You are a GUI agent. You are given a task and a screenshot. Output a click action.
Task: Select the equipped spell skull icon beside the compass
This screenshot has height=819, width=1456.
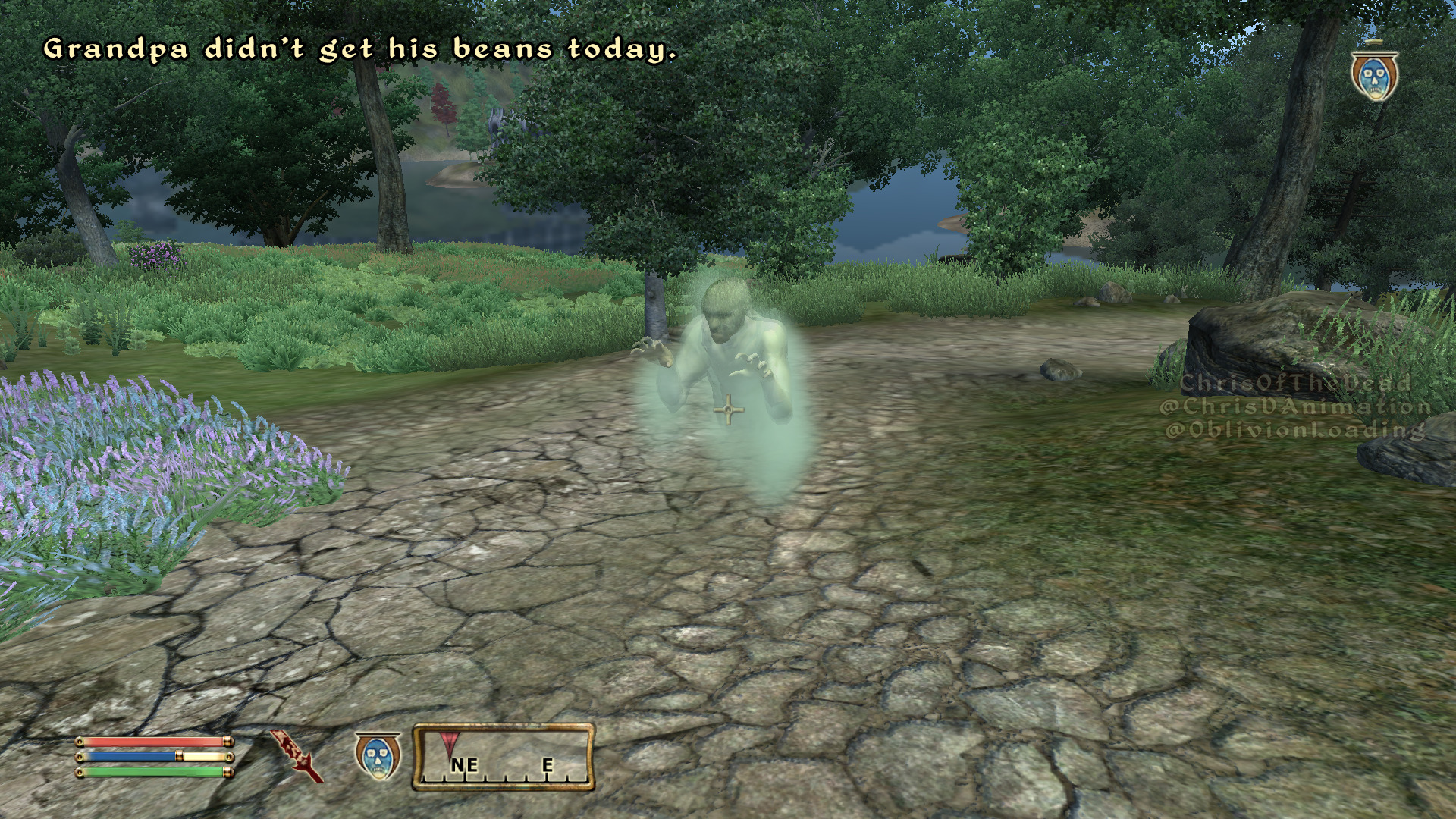tap(378, 758)
